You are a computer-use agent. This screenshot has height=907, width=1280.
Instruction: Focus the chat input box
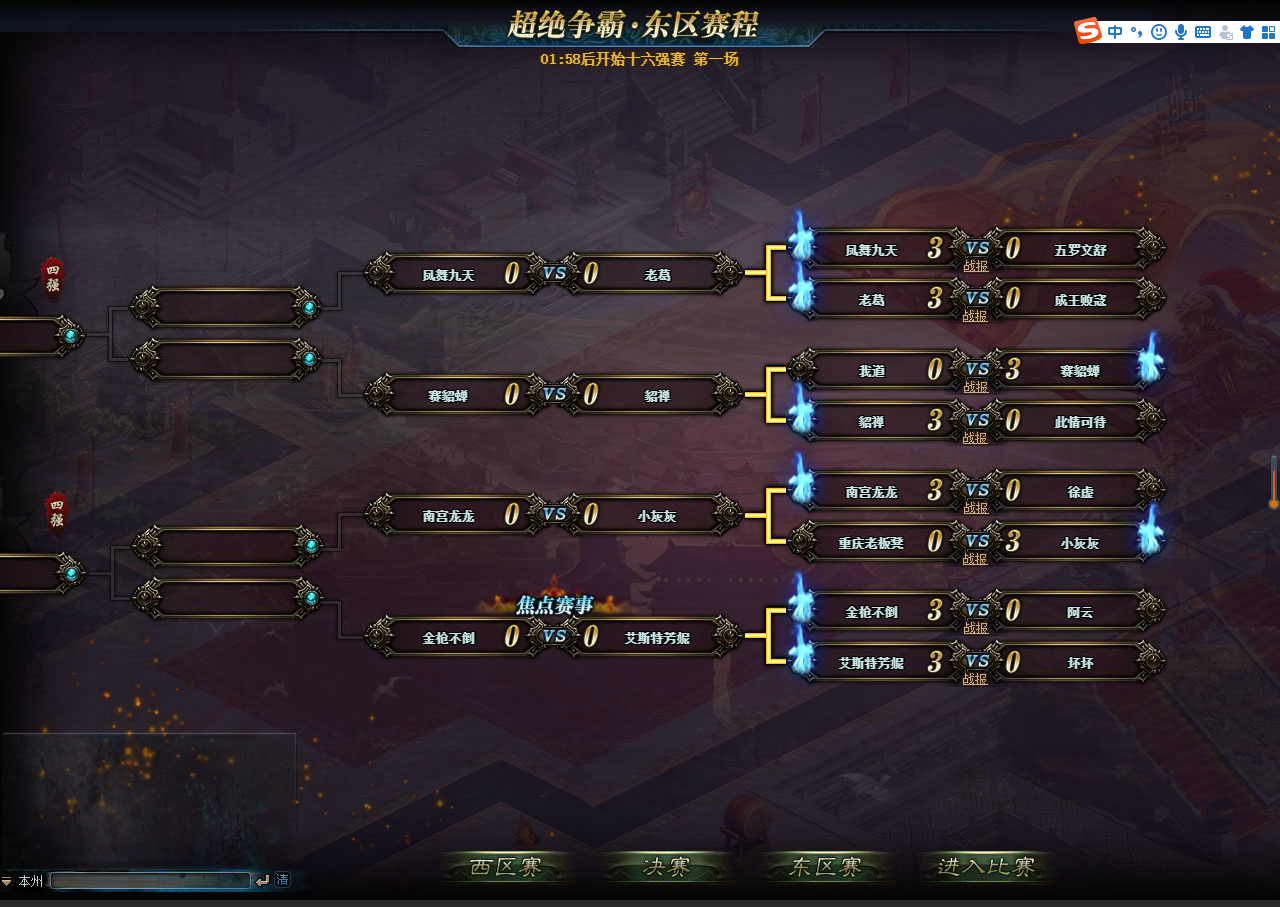pyautogui.click(x=150, y=881)
